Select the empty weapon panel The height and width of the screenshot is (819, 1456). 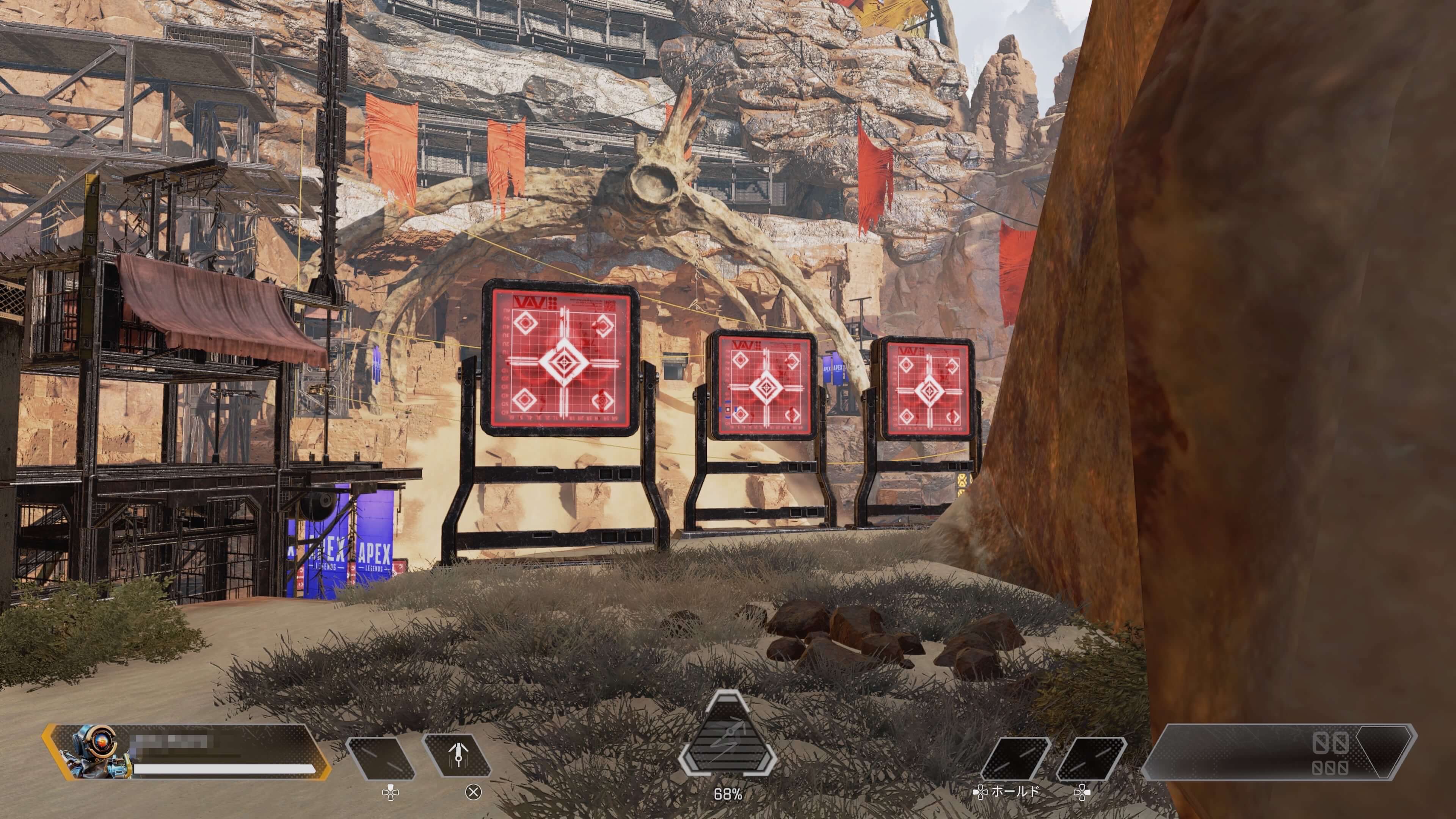(x=1279, y=752)
